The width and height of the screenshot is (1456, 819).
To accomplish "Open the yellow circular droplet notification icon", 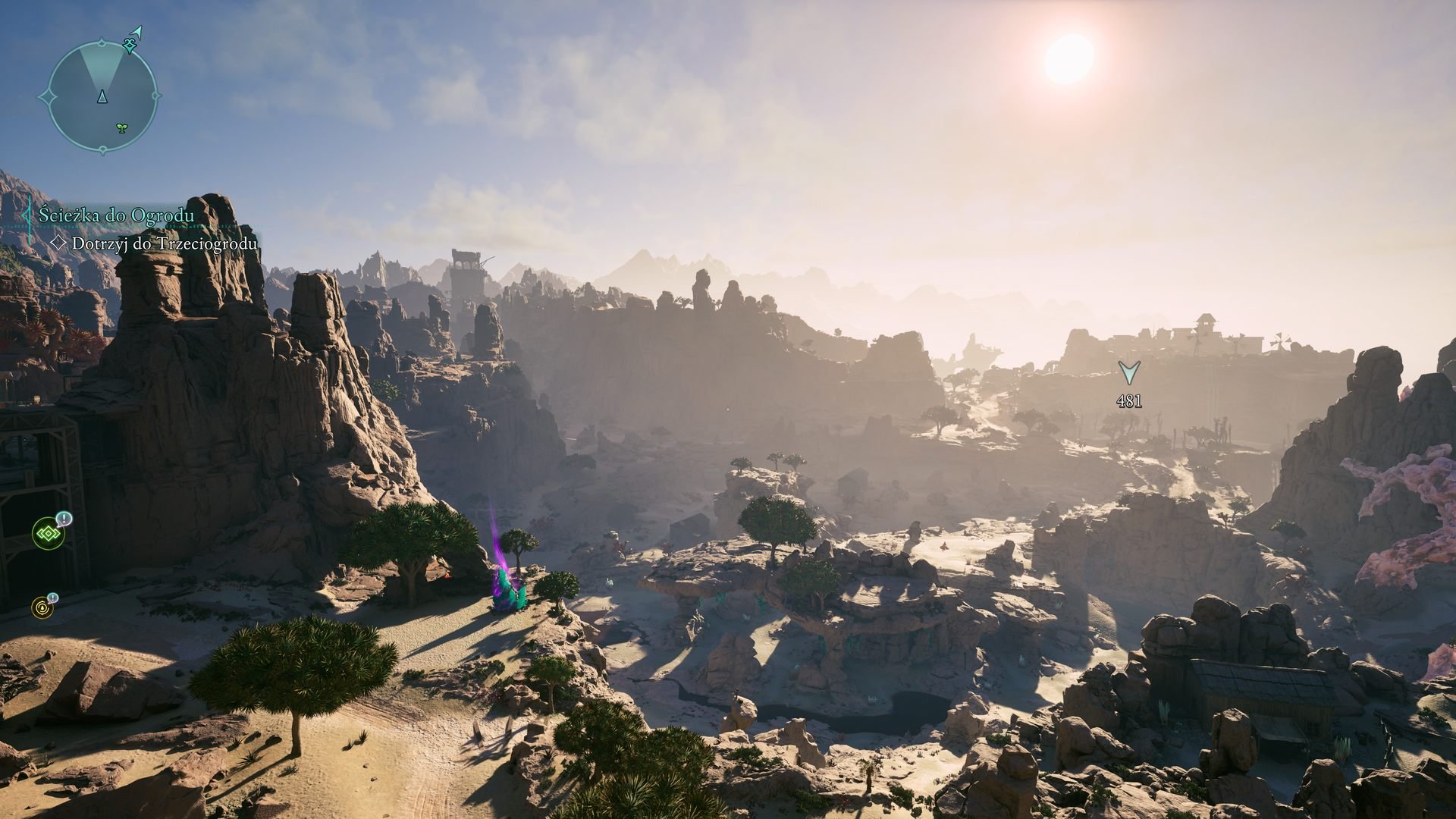I will point(42,607).
